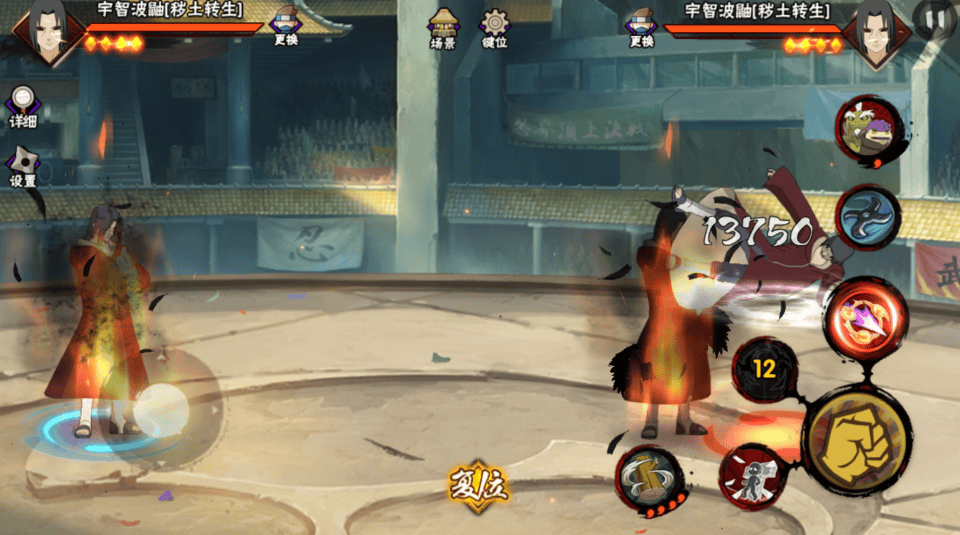Screen dimensions: 960x535
Task: Tap the 复位 reset position button
Action: [x=478, y=487]
